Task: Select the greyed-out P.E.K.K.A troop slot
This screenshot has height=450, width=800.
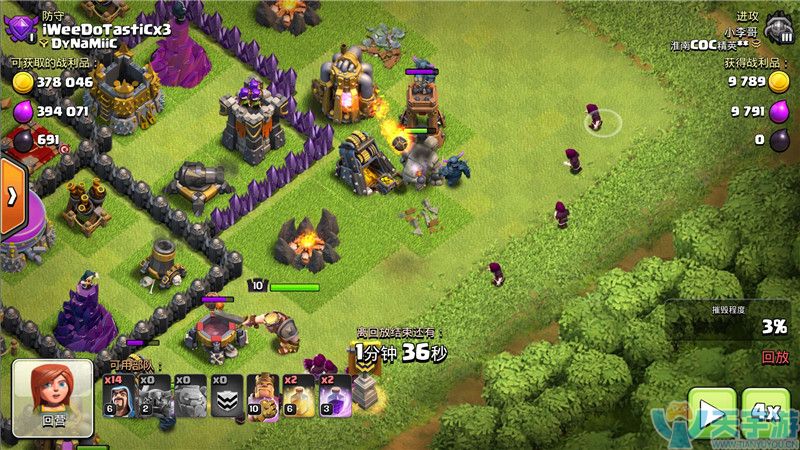Action: 153,394
